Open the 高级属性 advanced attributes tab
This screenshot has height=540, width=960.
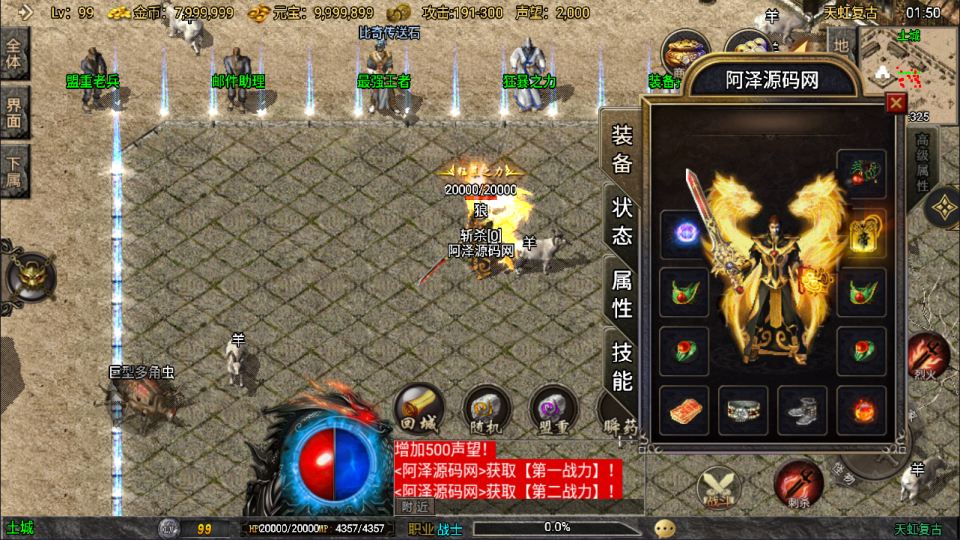pyautogui.click(x=922, y=160)
